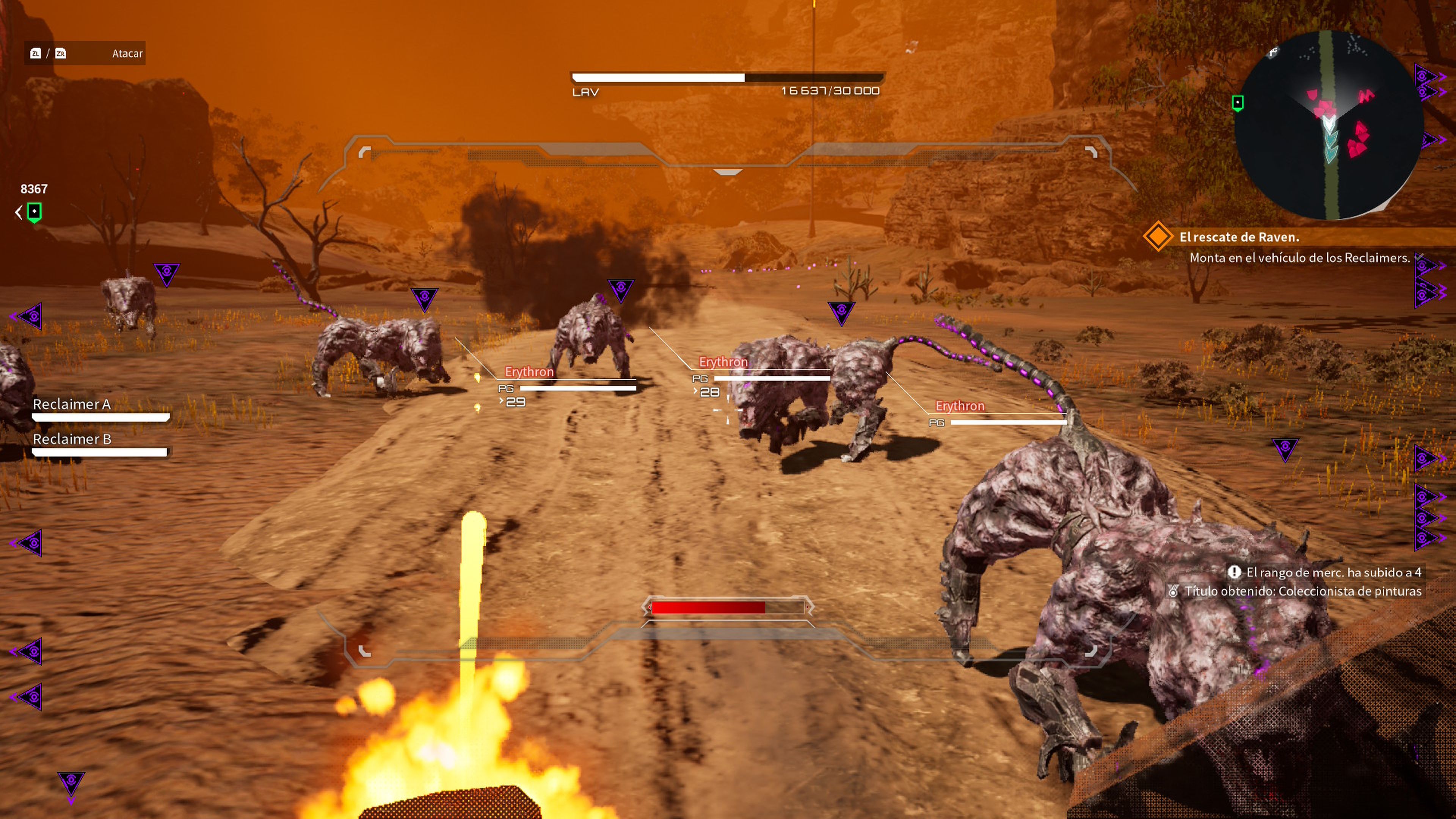The width and height of the screenshot is (1456, 819).
Task: Click the green waypoint marker beside 8367
Action: [35, 212]
